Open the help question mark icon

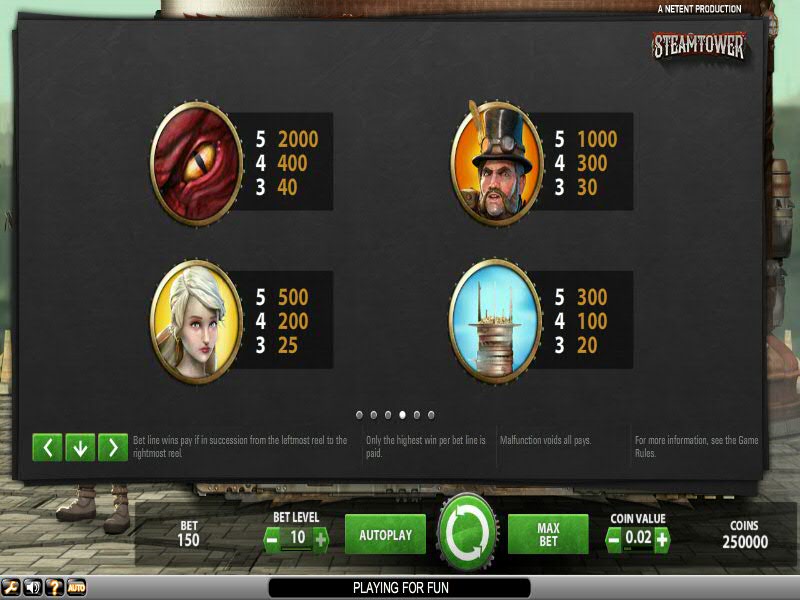(x=54, y=587)
